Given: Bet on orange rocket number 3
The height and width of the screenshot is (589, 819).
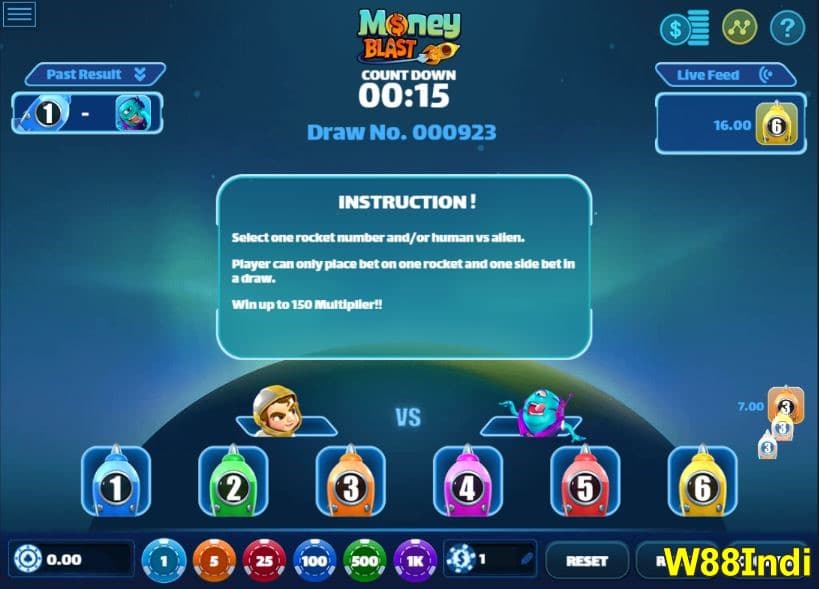Looking at the screenshot, I should [350, 481].
